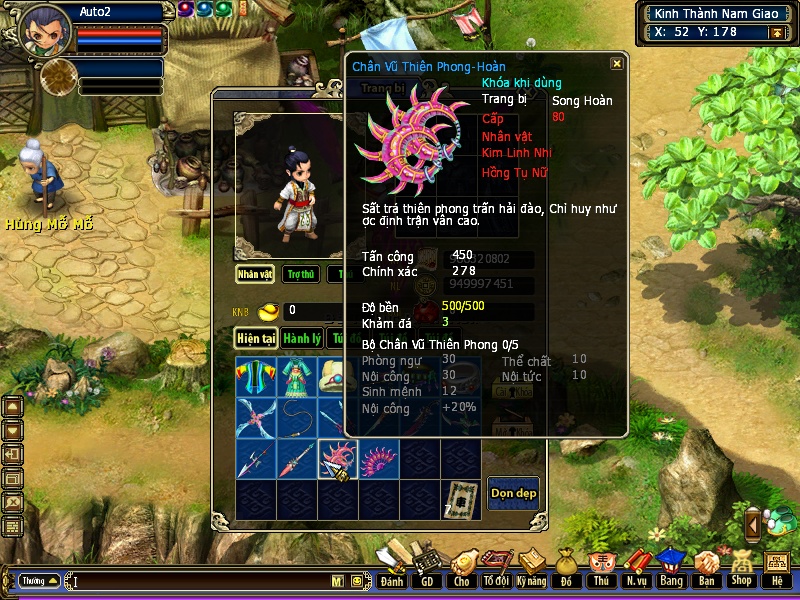800x600 pixels.
Task: Select the purple feather fan item
Action: coord(379,459)
